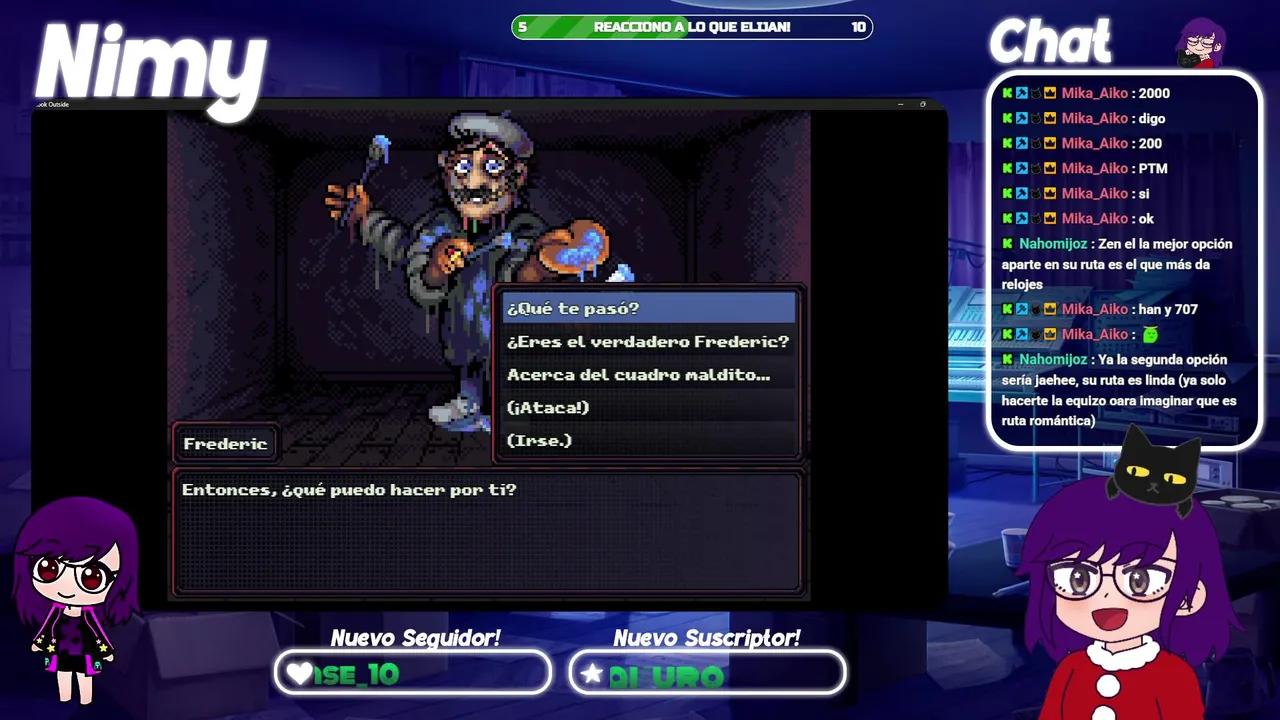Choose the "(¡Ataca!)" attack option
Viewport: 1280px width, 720px height.
coord(548,408)
